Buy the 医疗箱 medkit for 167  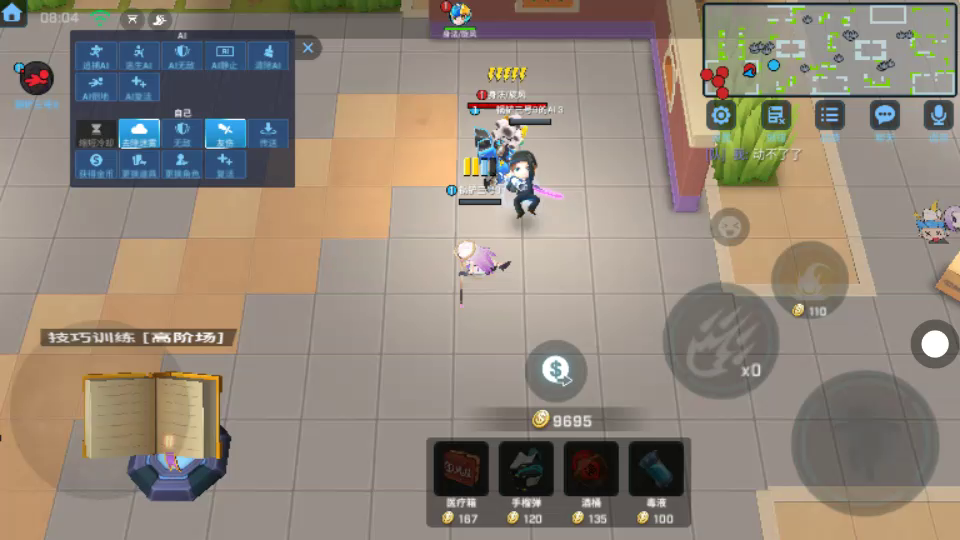coord(461,470)
